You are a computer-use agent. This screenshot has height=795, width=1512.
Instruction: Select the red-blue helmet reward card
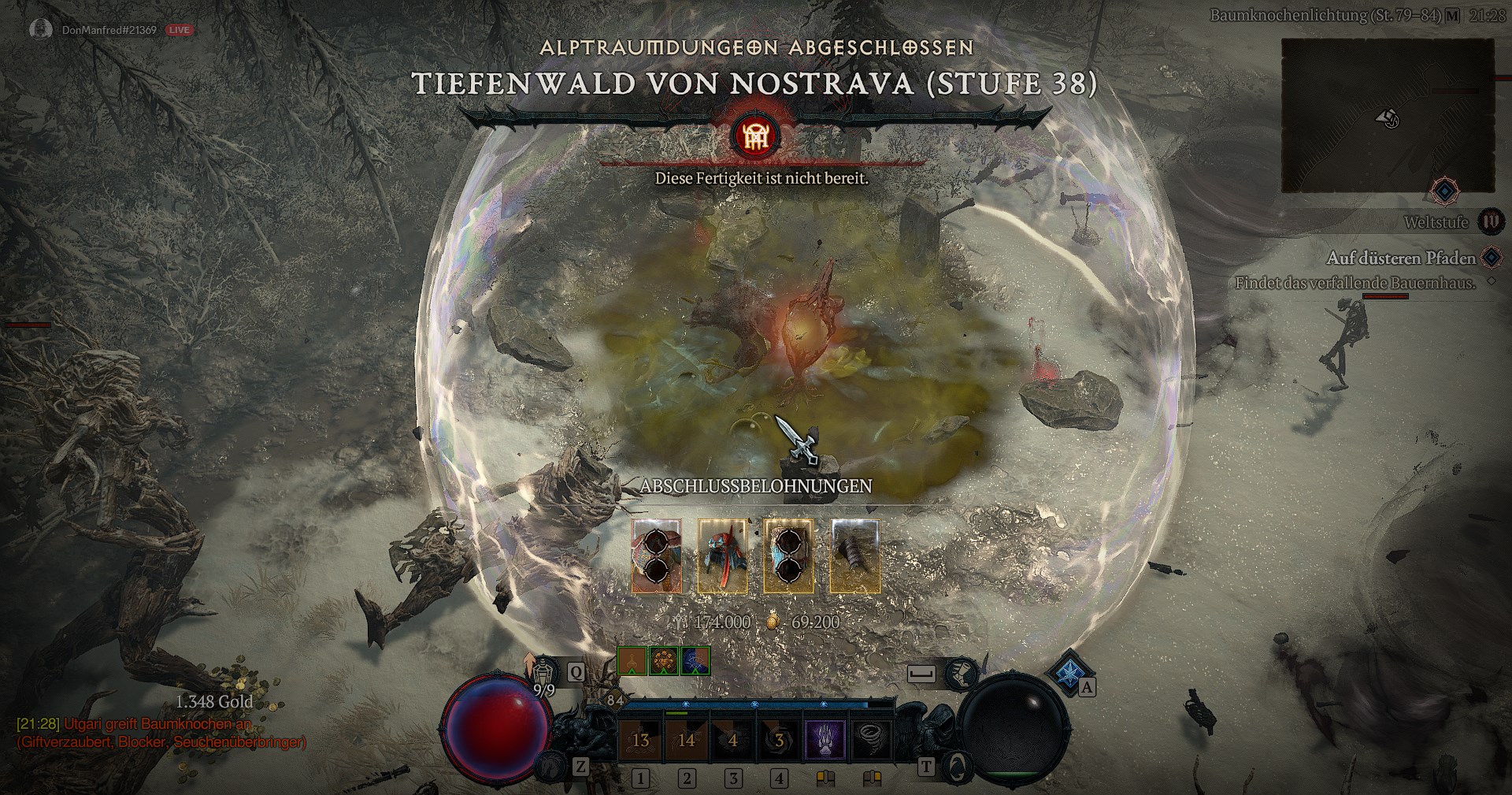coord(722,555)
